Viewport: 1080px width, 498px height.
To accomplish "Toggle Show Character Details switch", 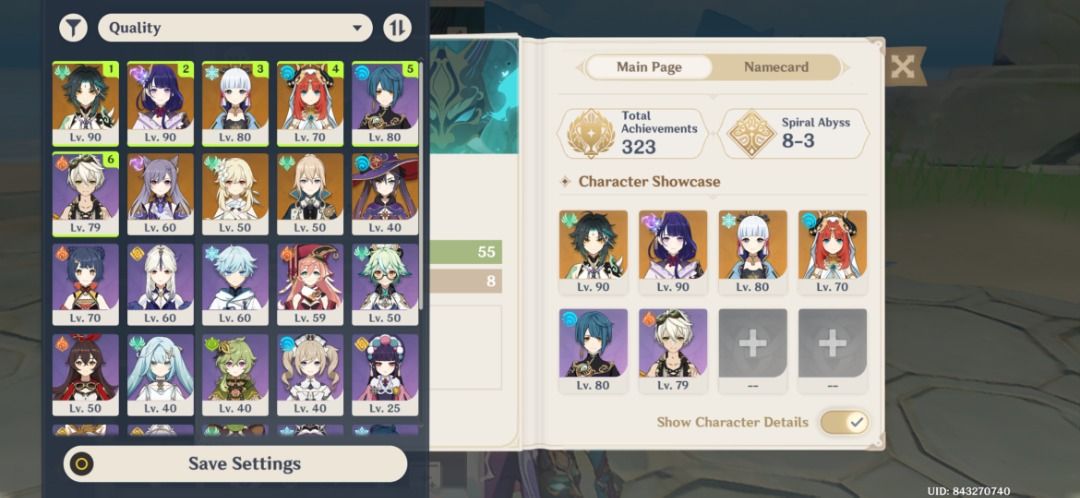I will 845,422.
